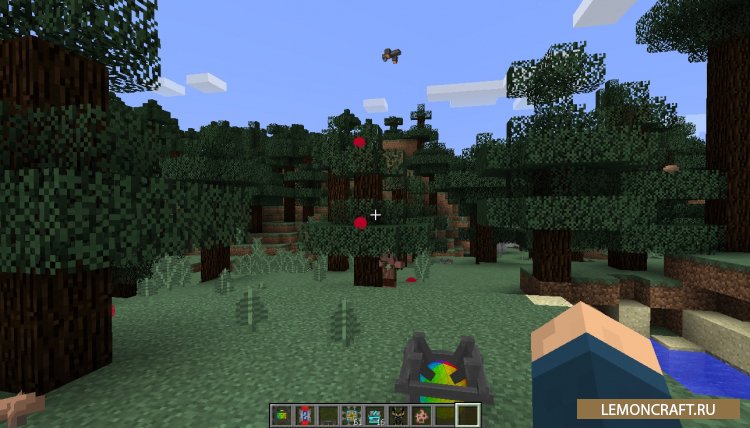Select the red and blue item slot
The height and width of the screenshot is (428, 750).
[x=303, y=414]
